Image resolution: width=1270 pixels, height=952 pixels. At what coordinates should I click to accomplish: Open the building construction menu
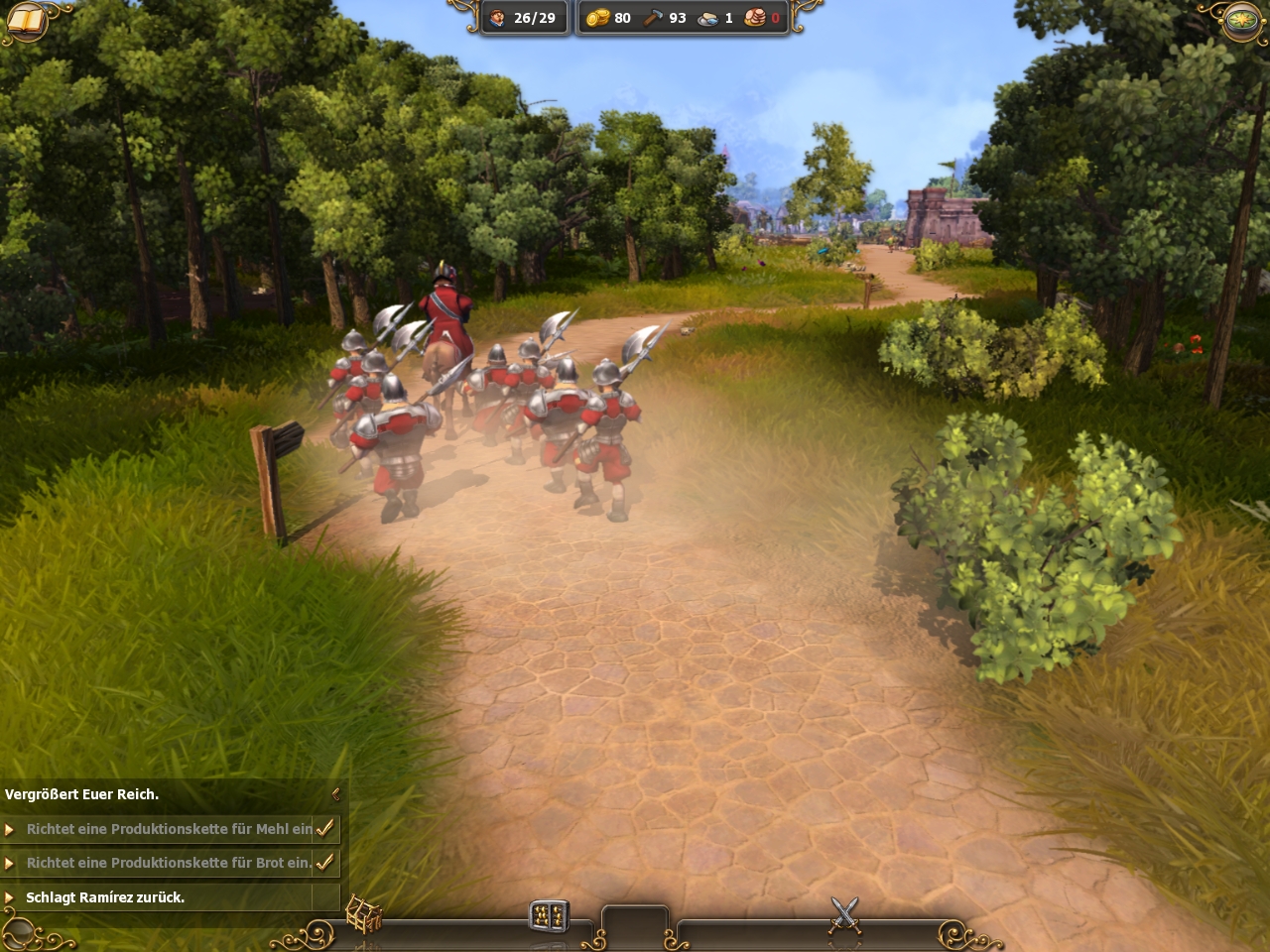coord(363,914)
